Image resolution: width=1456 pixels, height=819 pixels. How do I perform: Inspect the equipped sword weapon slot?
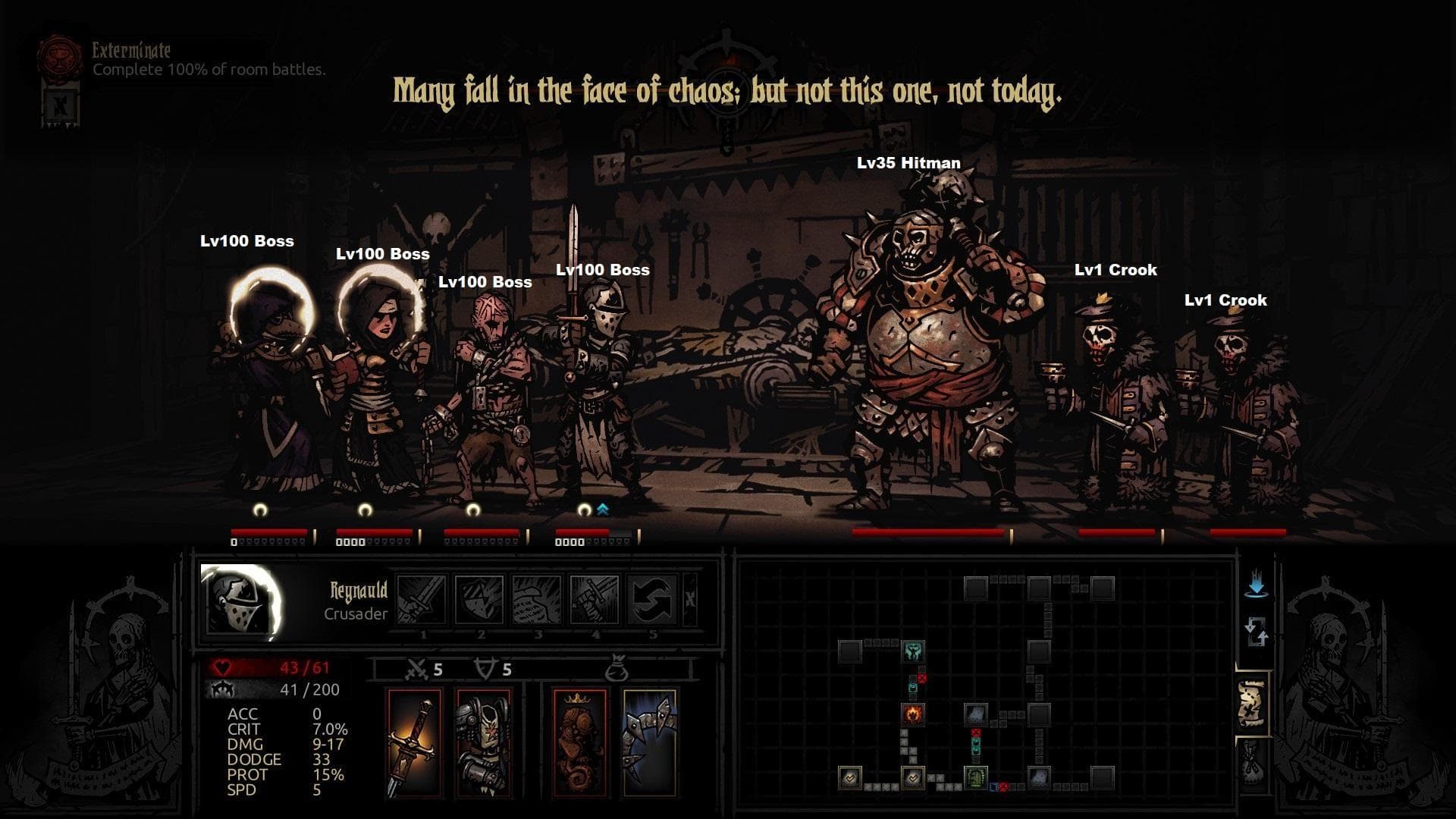tap(414, 742)
